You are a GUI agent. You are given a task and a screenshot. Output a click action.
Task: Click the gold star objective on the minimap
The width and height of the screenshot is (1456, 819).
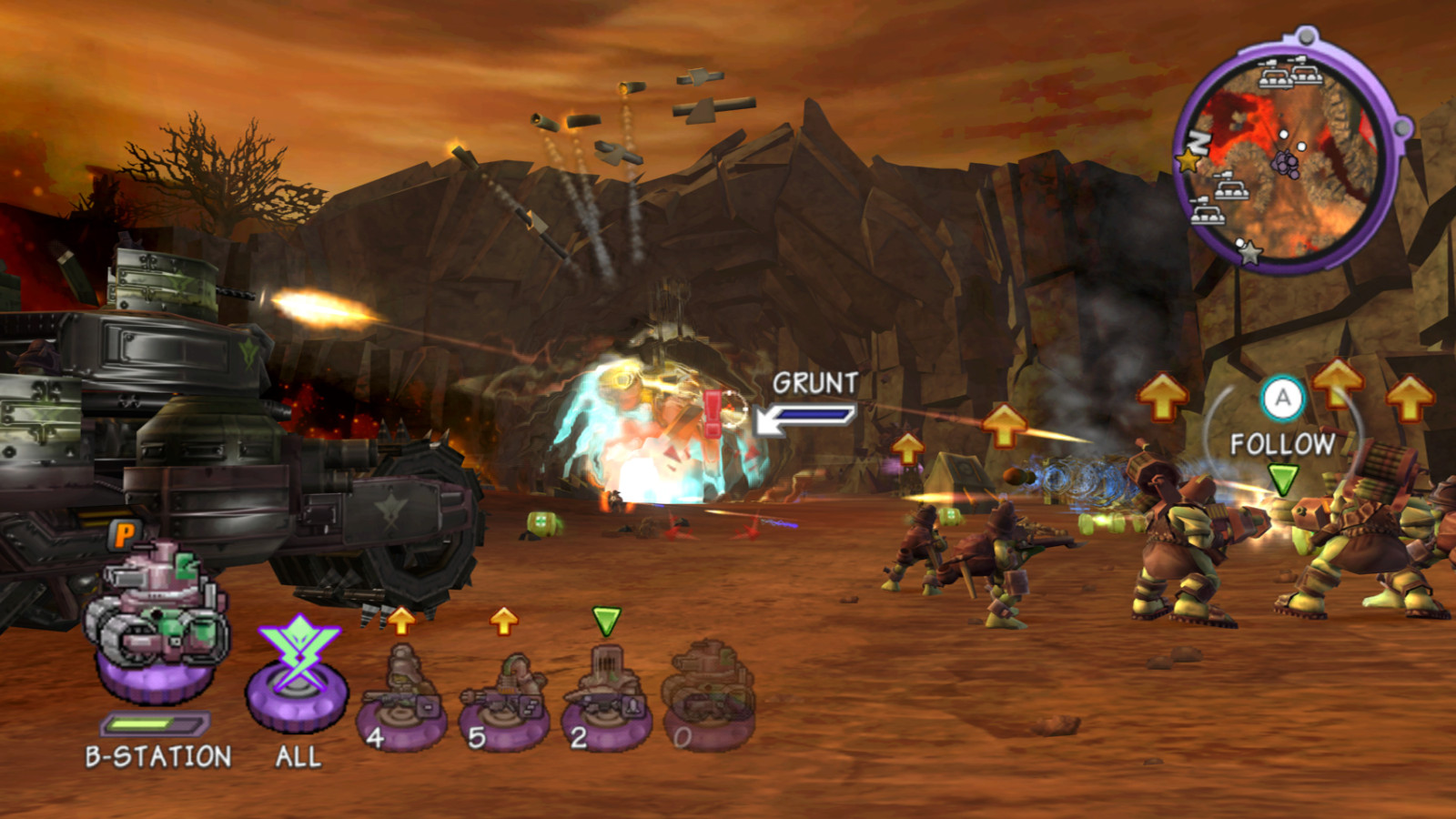coord(1188,160)
